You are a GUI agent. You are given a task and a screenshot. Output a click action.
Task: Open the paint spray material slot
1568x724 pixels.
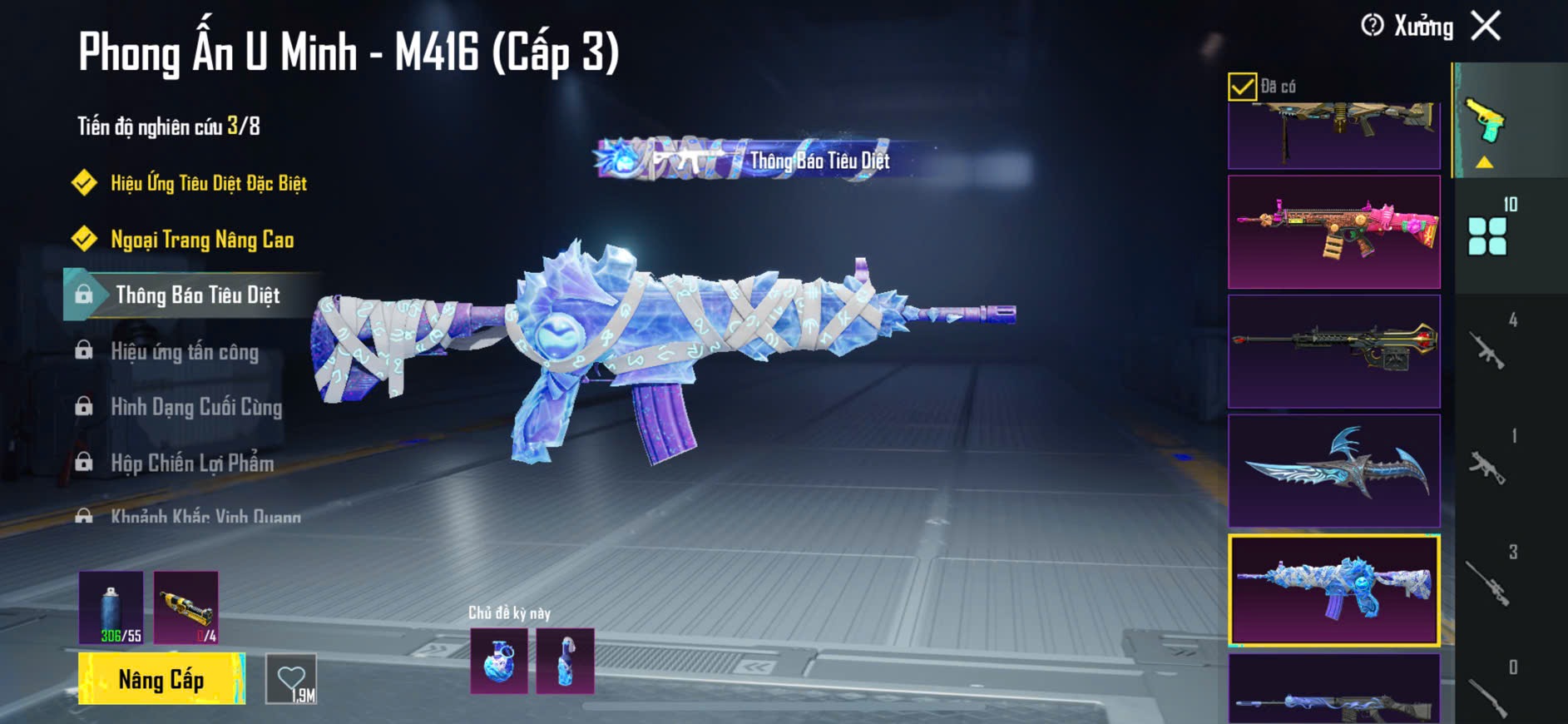pos(111,607)
